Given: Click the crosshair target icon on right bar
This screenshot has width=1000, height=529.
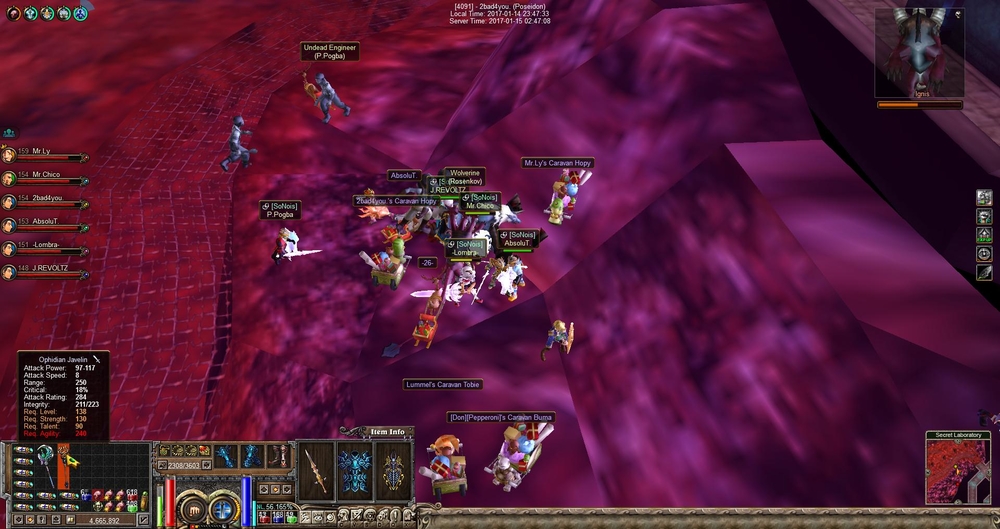Looking at the screenshot, I should 984,253.
